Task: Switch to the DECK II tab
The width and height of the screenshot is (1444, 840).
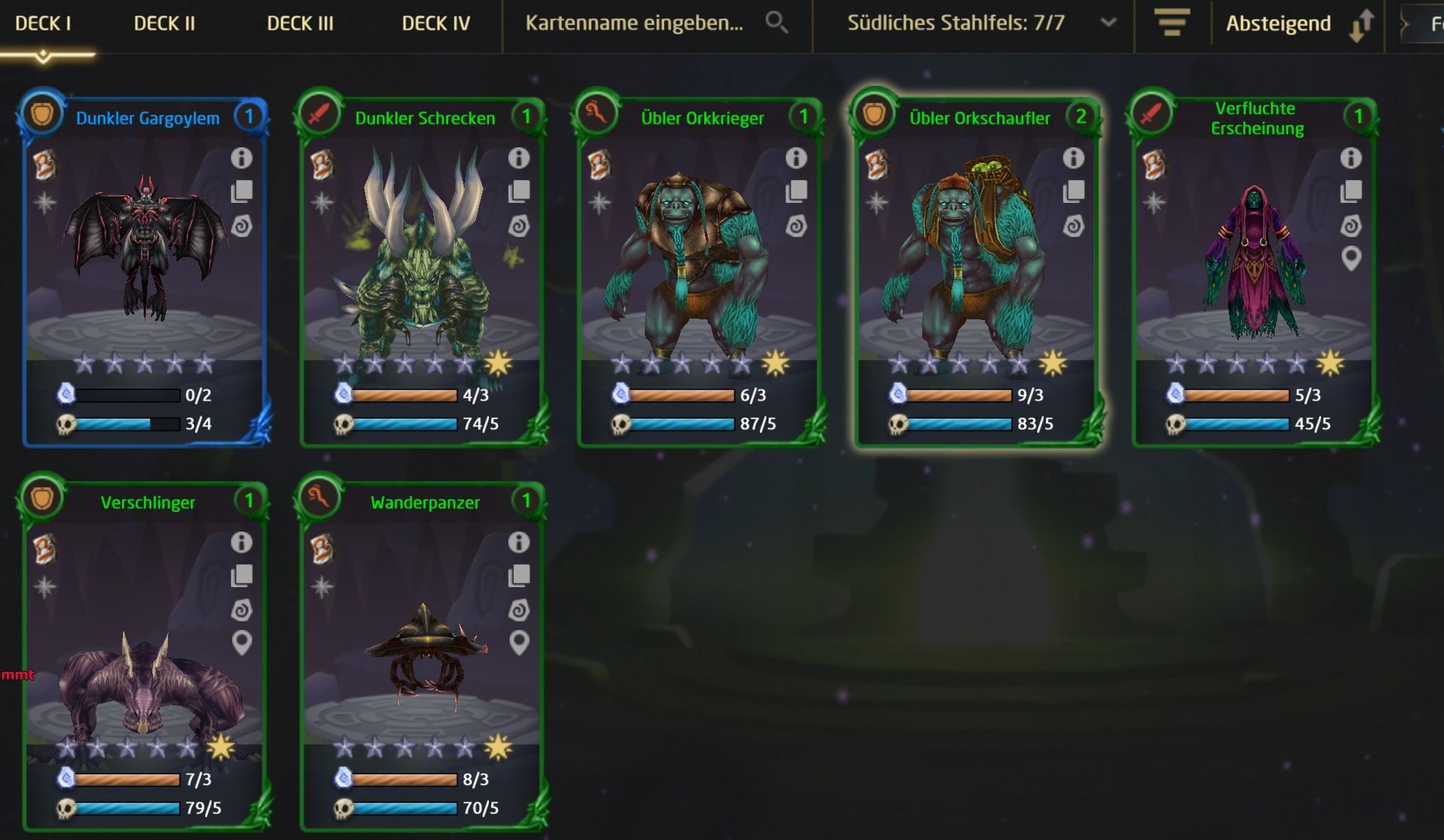Action: tap(164, 23)
